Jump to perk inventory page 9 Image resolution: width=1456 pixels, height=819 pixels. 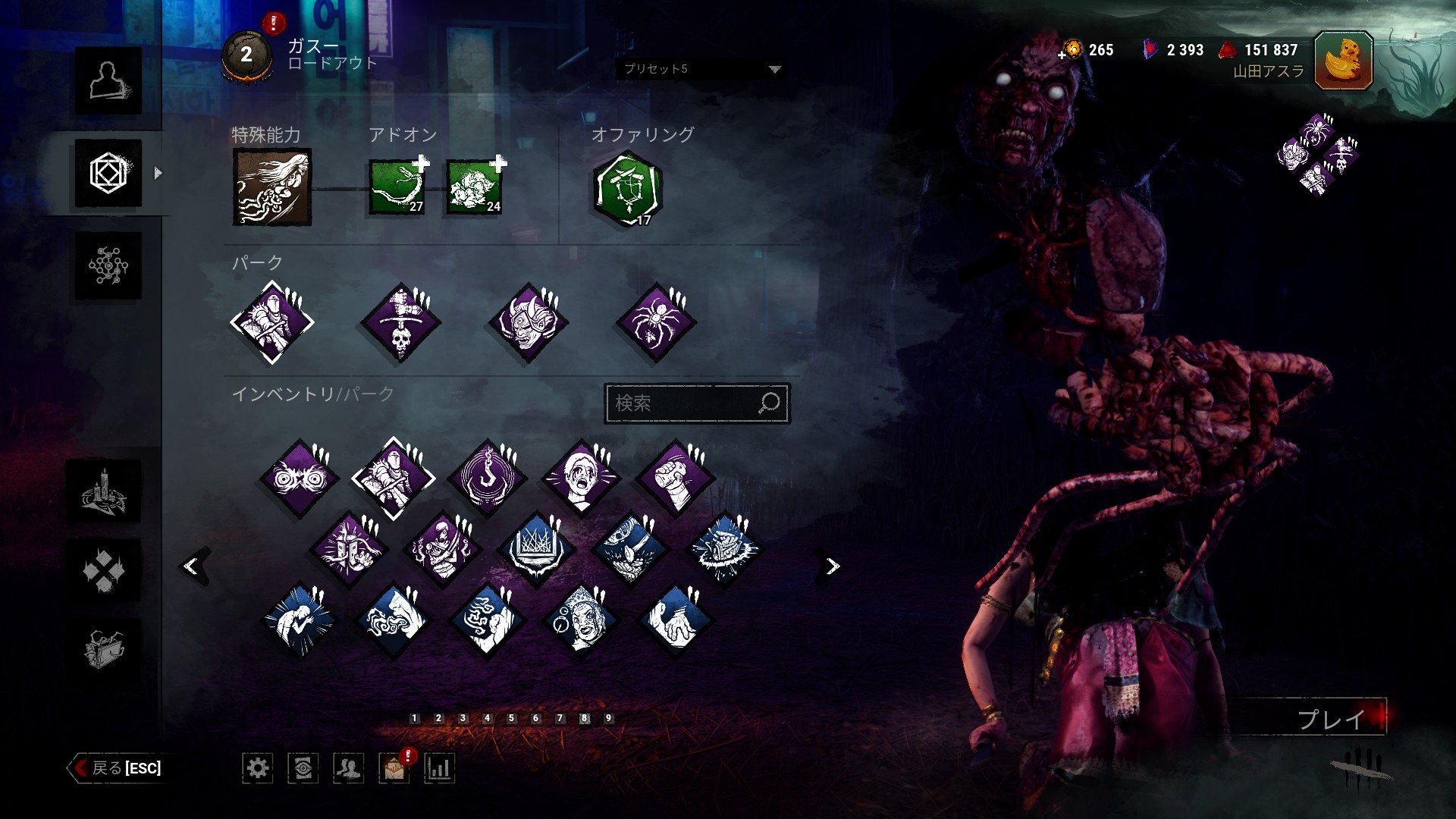pos(608,718)
